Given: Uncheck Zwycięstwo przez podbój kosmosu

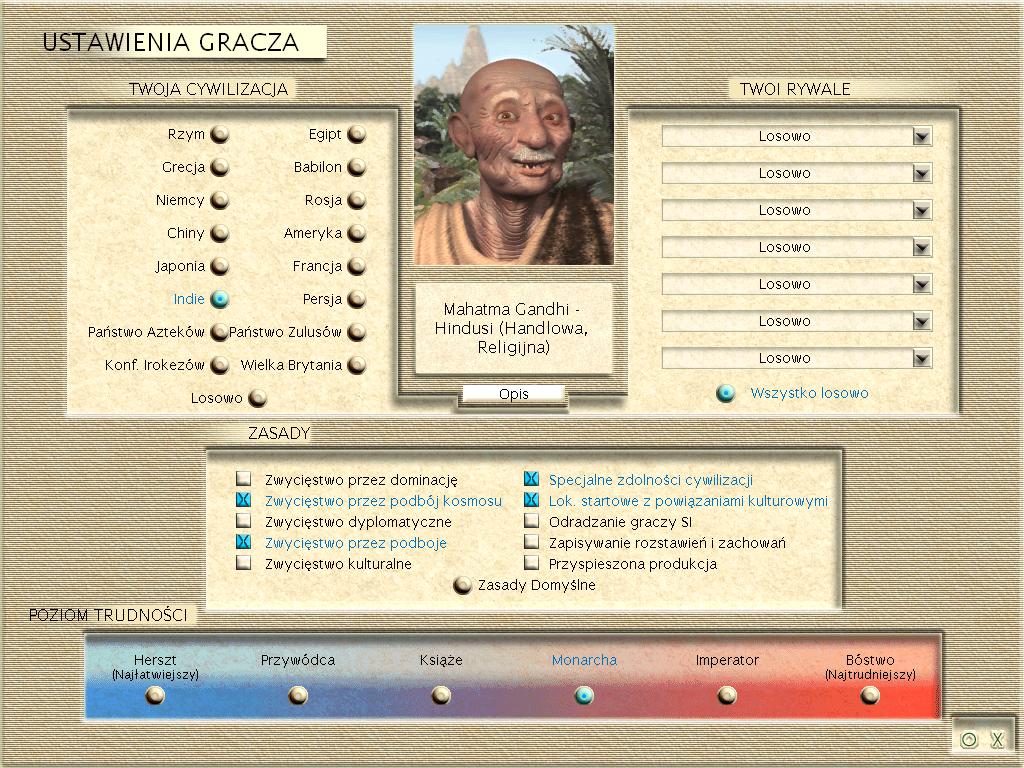Looking at the screenshot, I should [x=243, y=500].
